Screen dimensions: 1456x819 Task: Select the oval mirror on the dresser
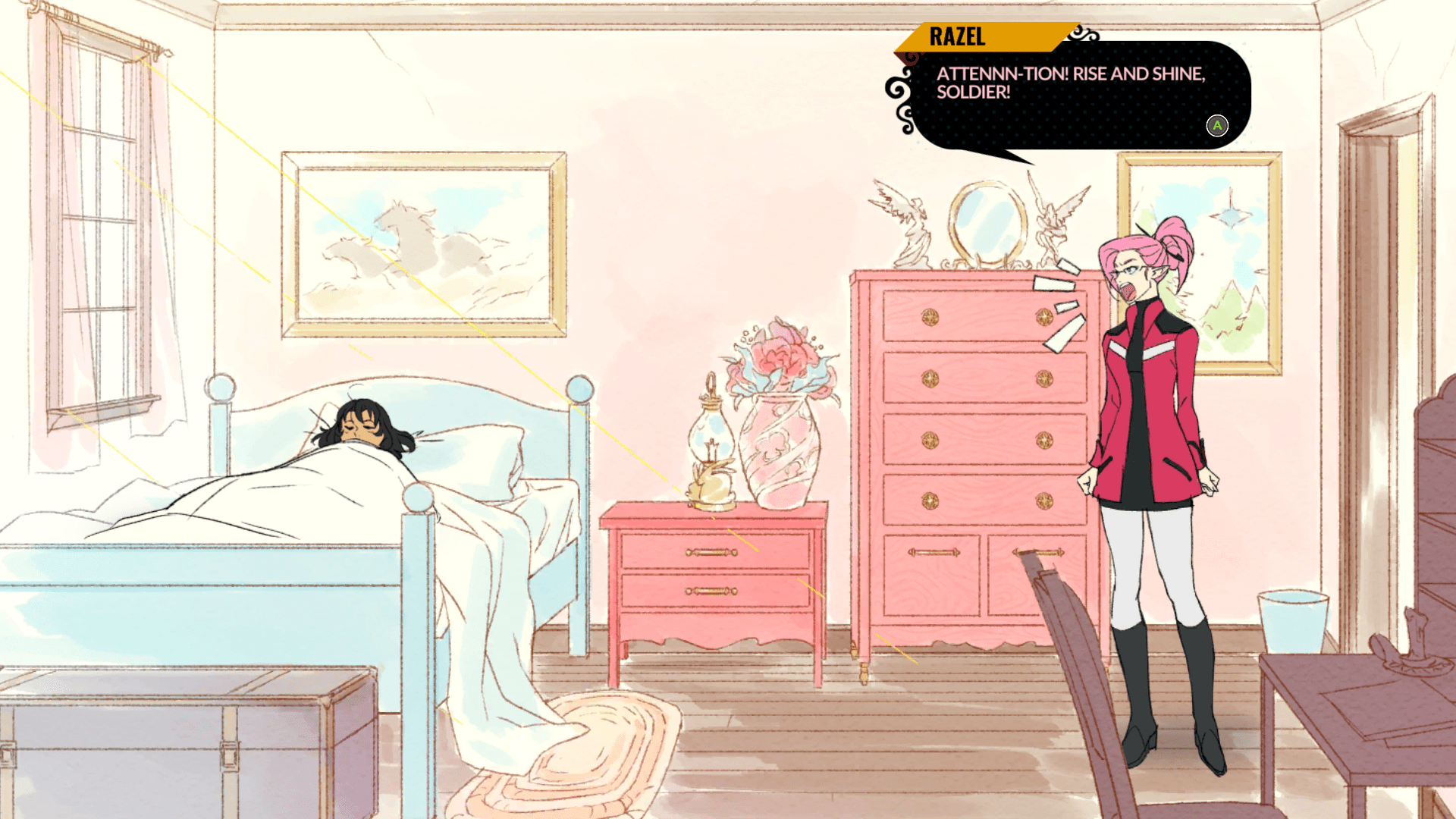click(984, 220)
